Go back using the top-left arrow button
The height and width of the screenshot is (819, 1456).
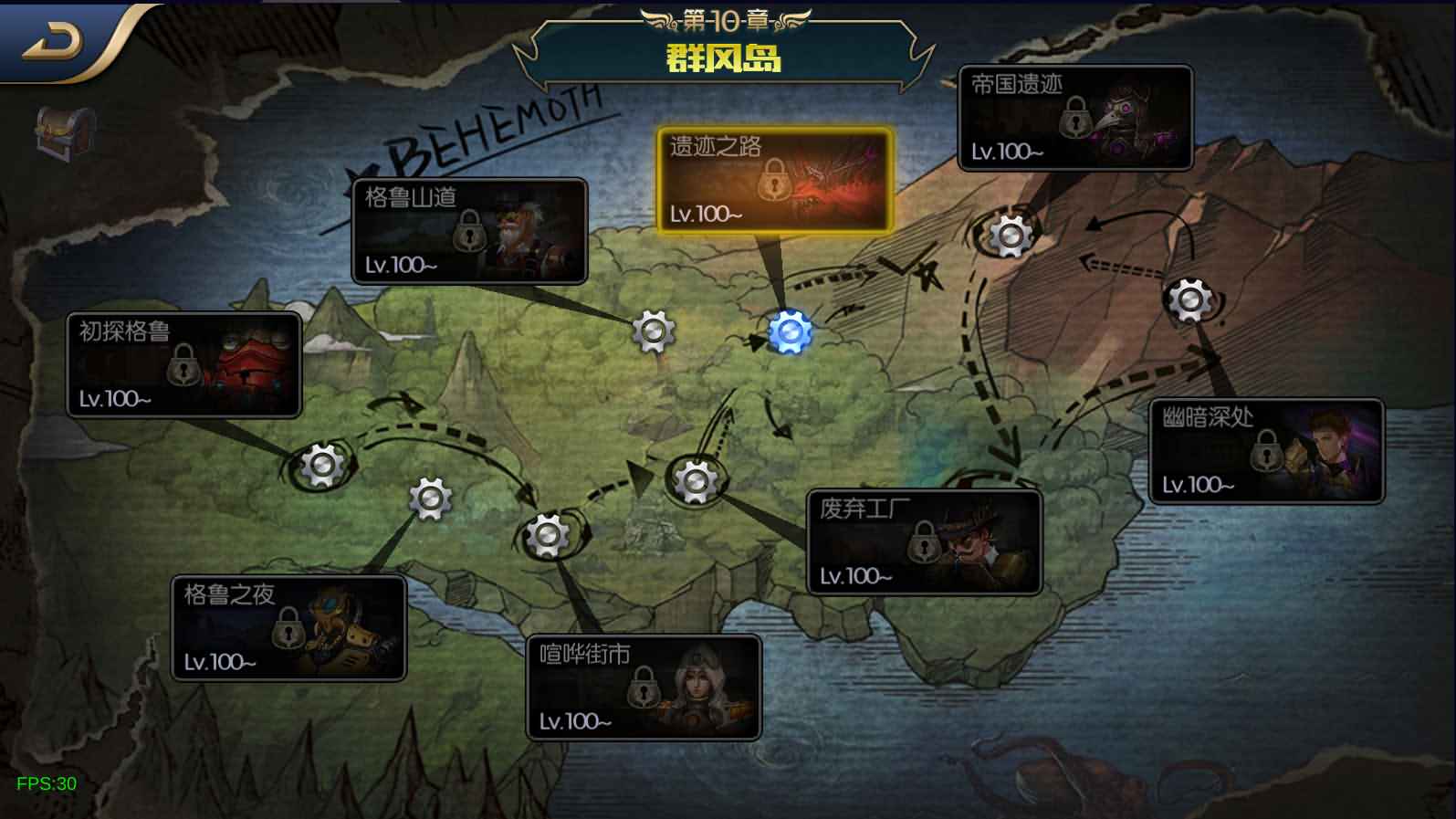53,42
